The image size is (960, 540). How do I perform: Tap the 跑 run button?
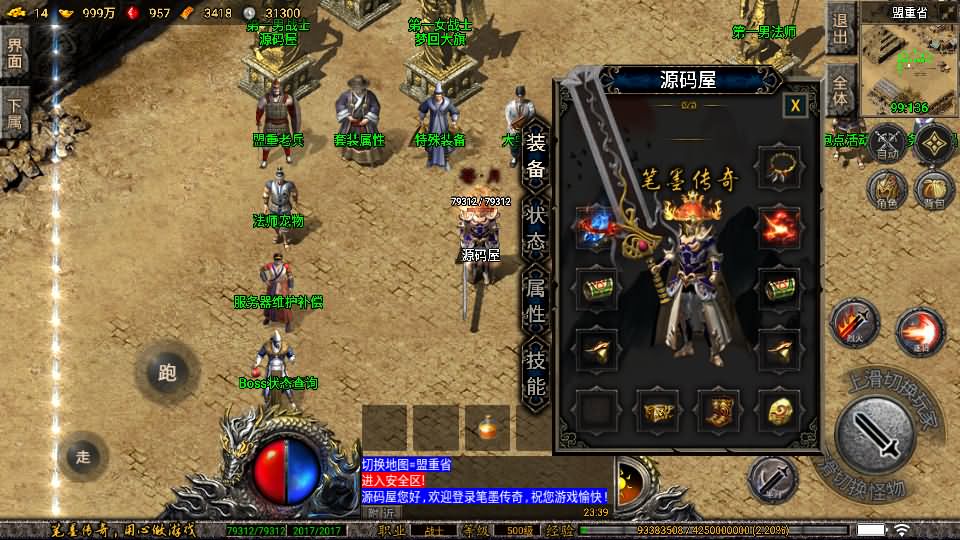click(167, 373)
